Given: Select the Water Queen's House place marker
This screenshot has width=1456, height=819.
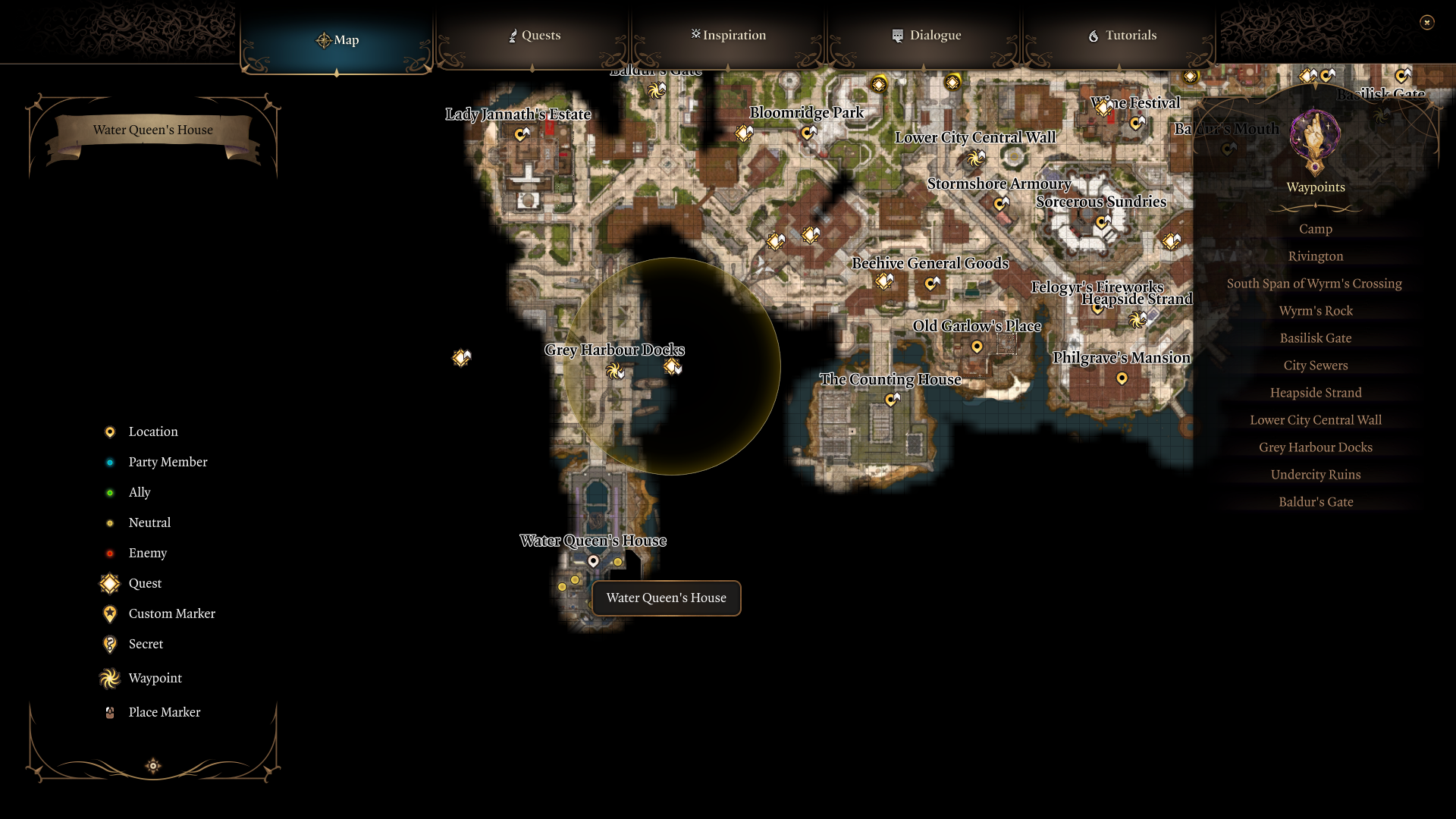Looking at the screenshot, I should (594, 561).
